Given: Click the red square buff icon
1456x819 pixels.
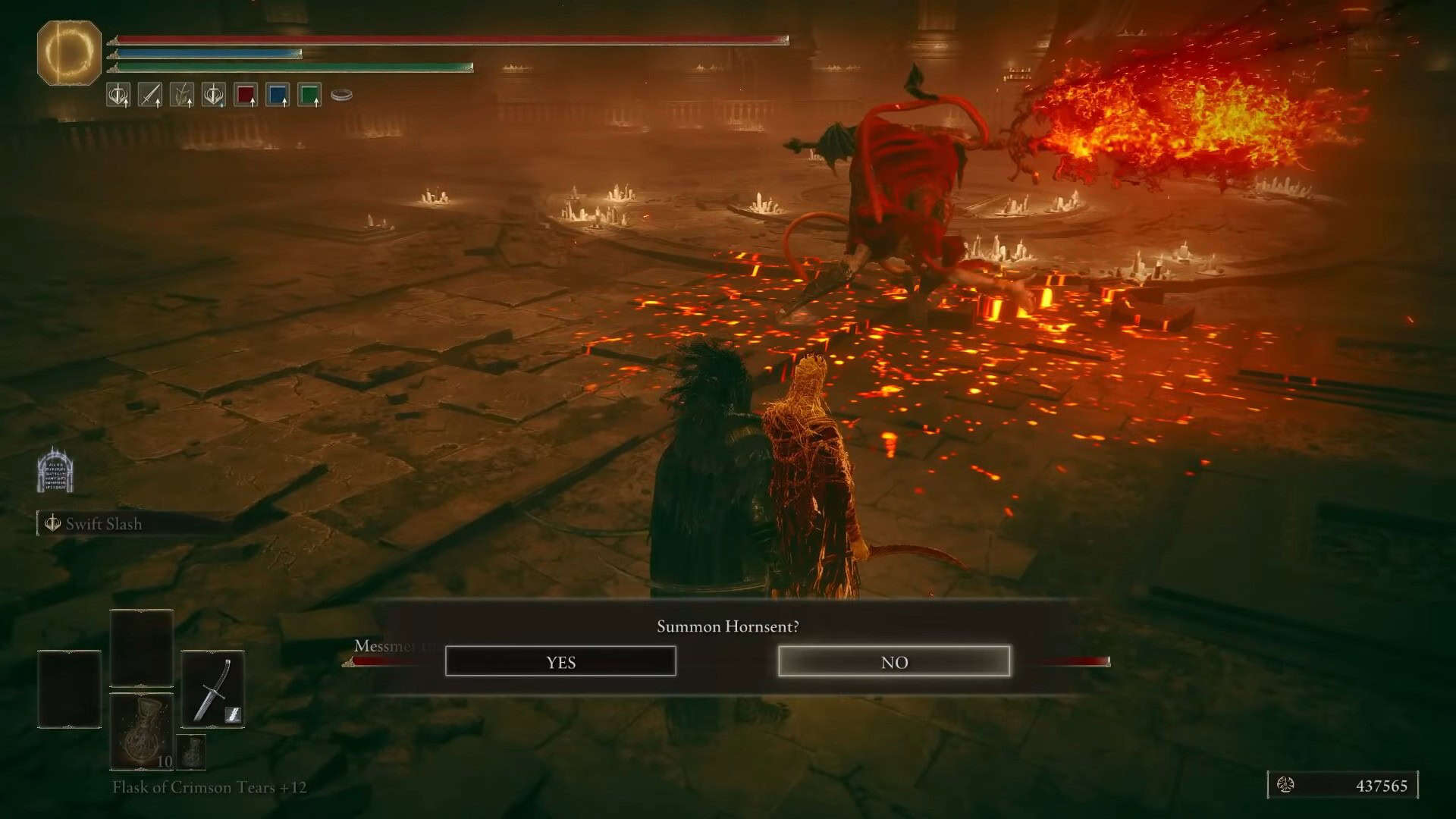Looking at the screenshot, I should click(246, 95).
